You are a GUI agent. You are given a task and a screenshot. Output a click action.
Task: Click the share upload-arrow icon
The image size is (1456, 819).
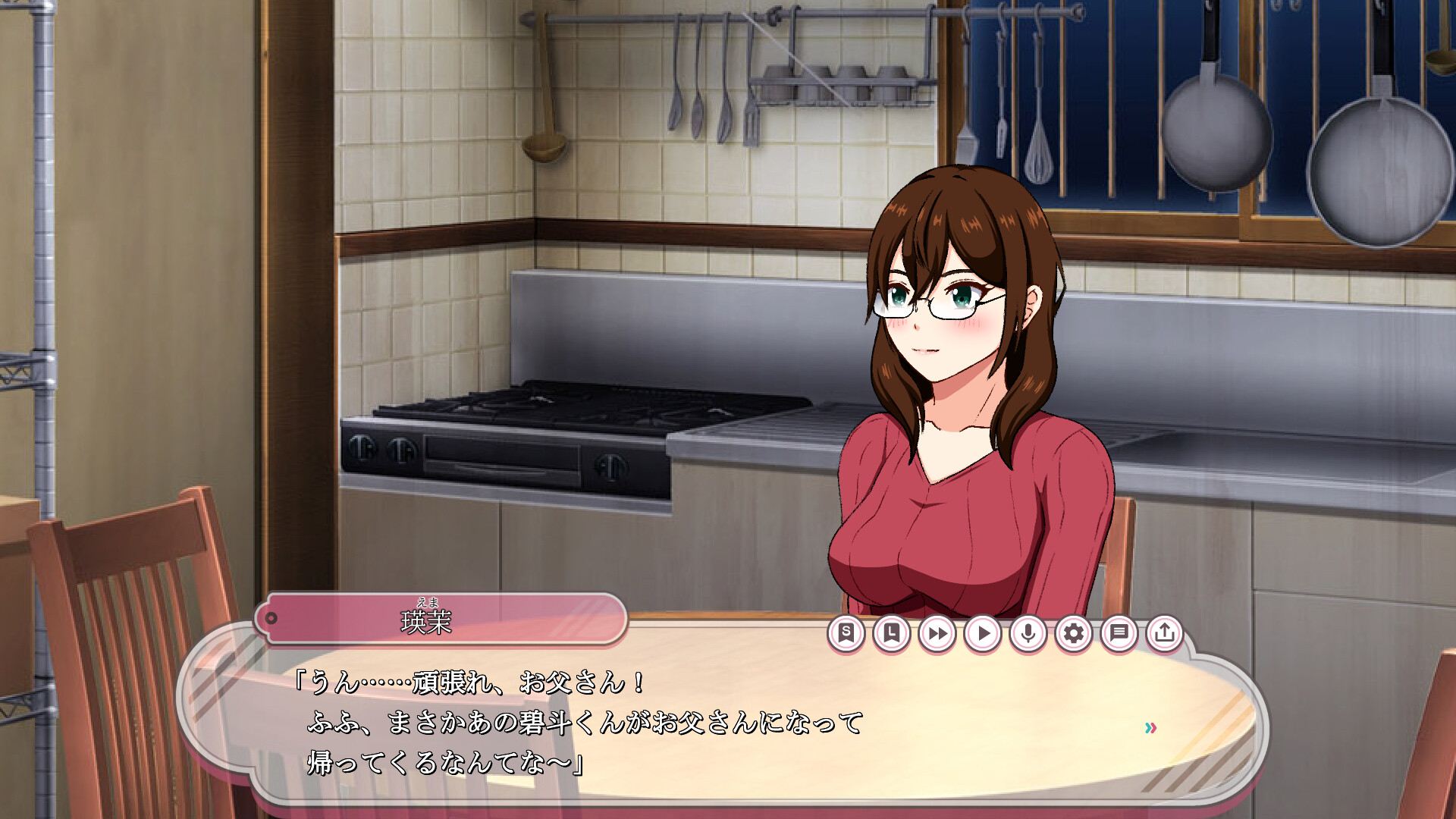tap(1165, 633)
